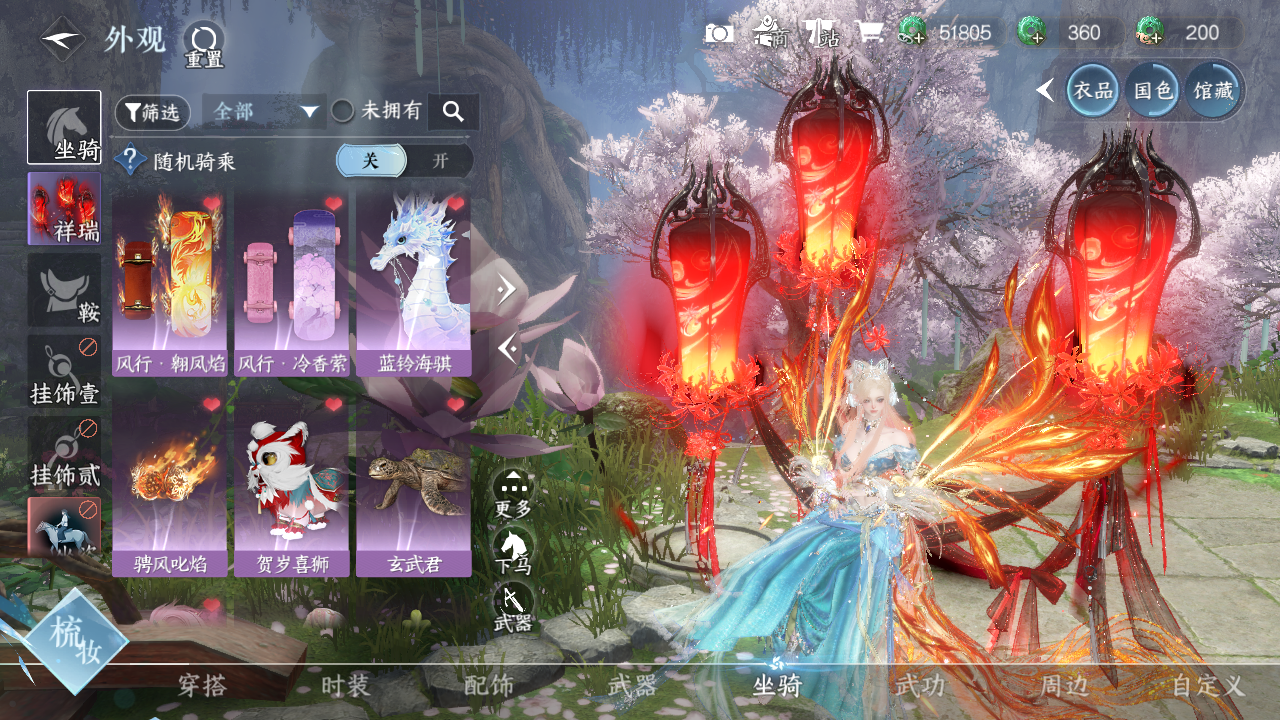The width and height of the screenshot is (1280, 720).
Task: Show 更多 more options
Action: 513,494
